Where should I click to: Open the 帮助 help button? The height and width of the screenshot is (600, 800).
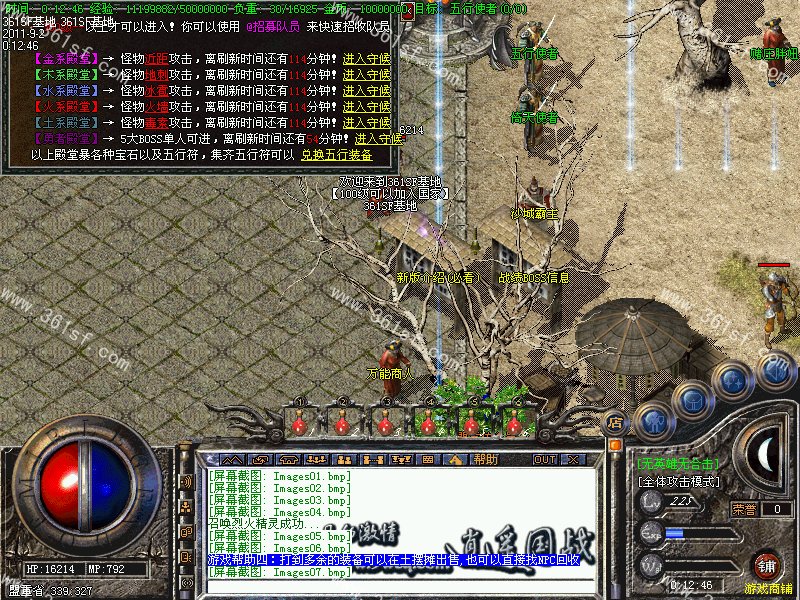click(x=486, y=459)
